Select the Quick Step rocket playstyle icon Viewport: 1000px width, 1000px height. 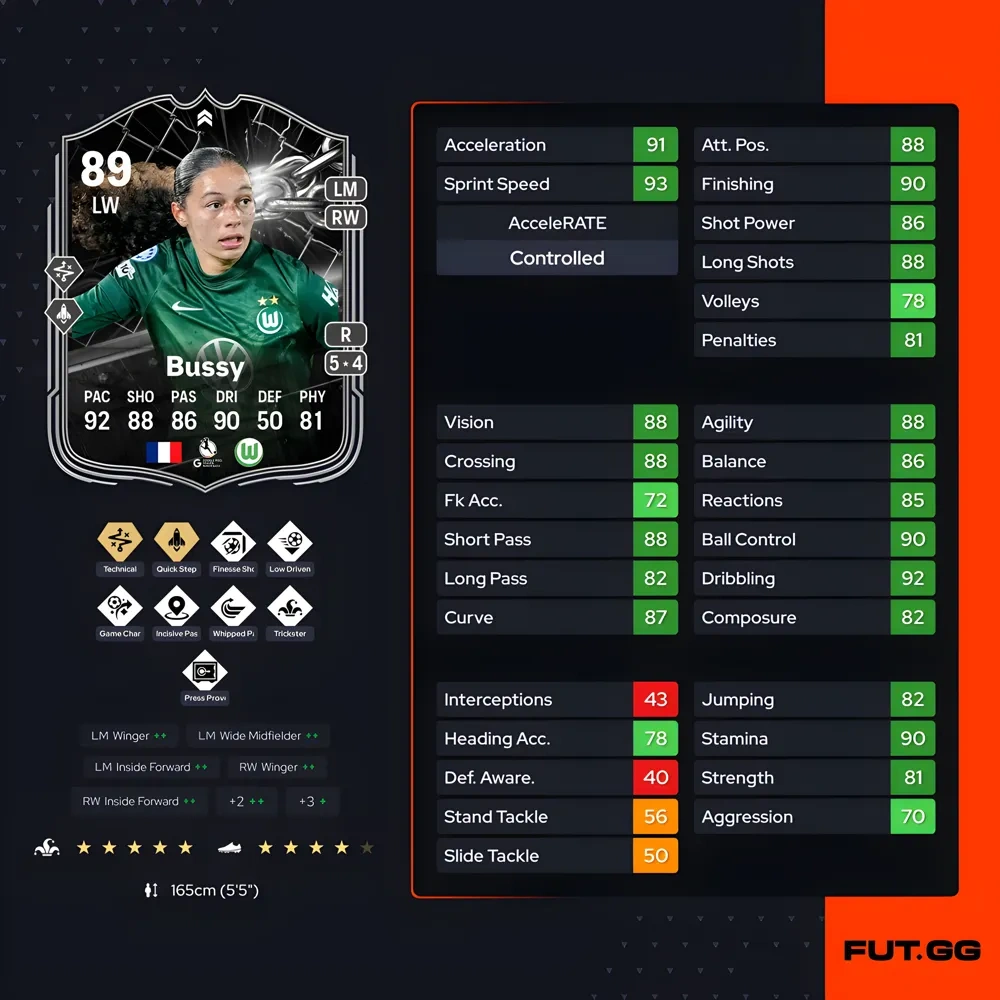click(177, 543)
